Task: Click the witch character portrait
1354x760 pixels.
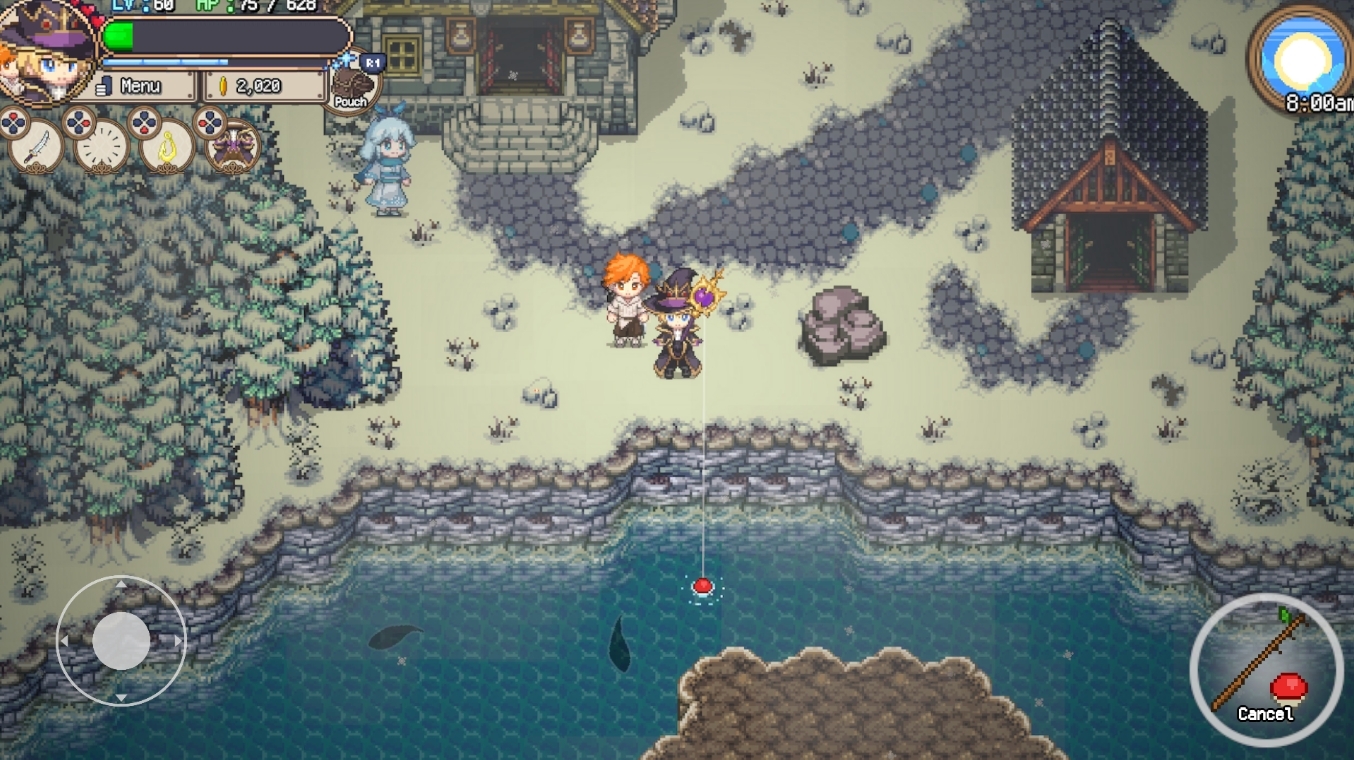Action: (47, 50)
